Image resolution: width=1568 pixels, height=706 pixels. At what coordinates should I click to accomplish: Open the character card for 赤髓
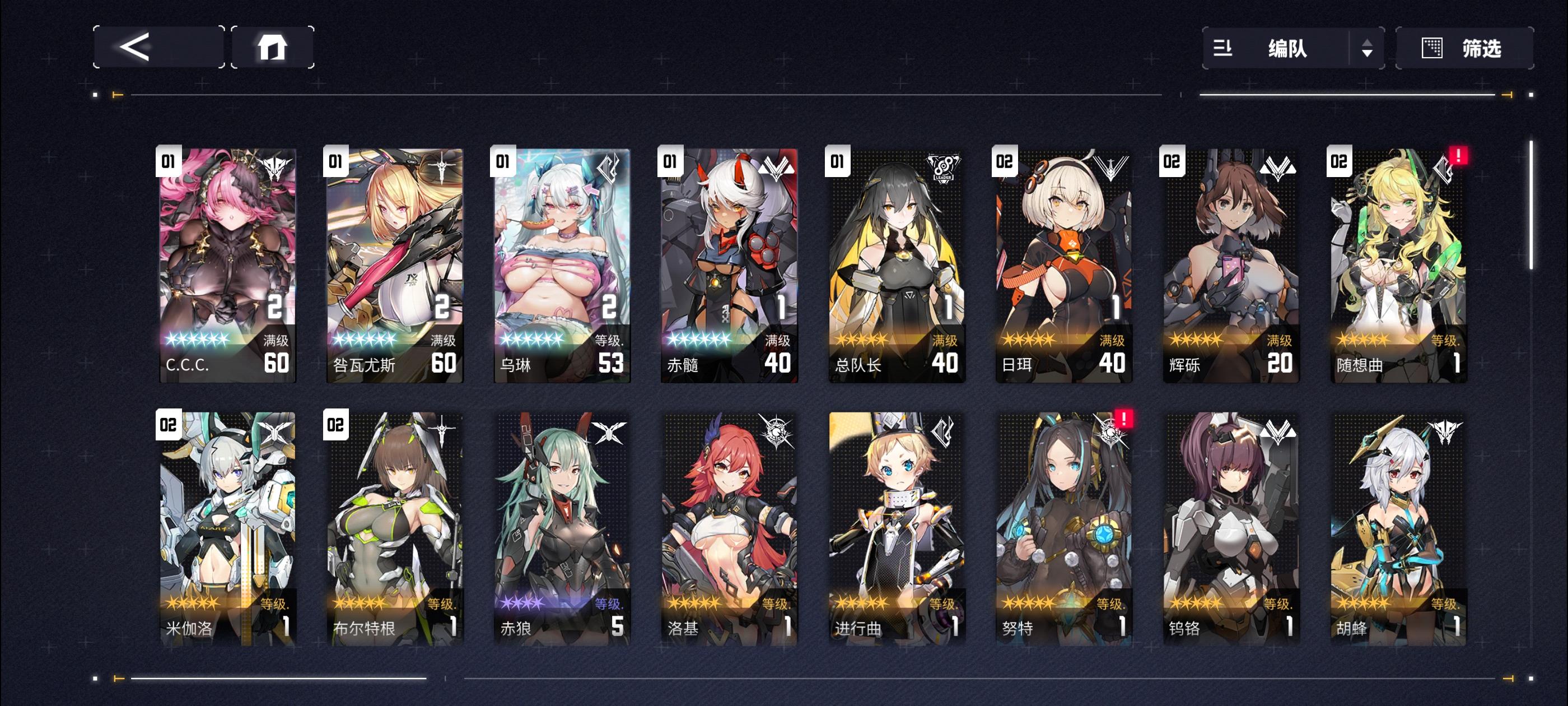pos(727,262)
